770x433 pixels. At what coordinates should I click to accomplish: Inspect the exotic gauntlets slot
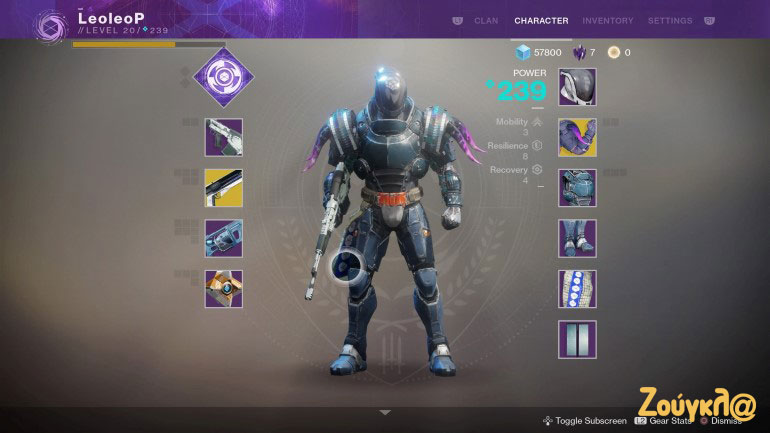click(577, 137)
